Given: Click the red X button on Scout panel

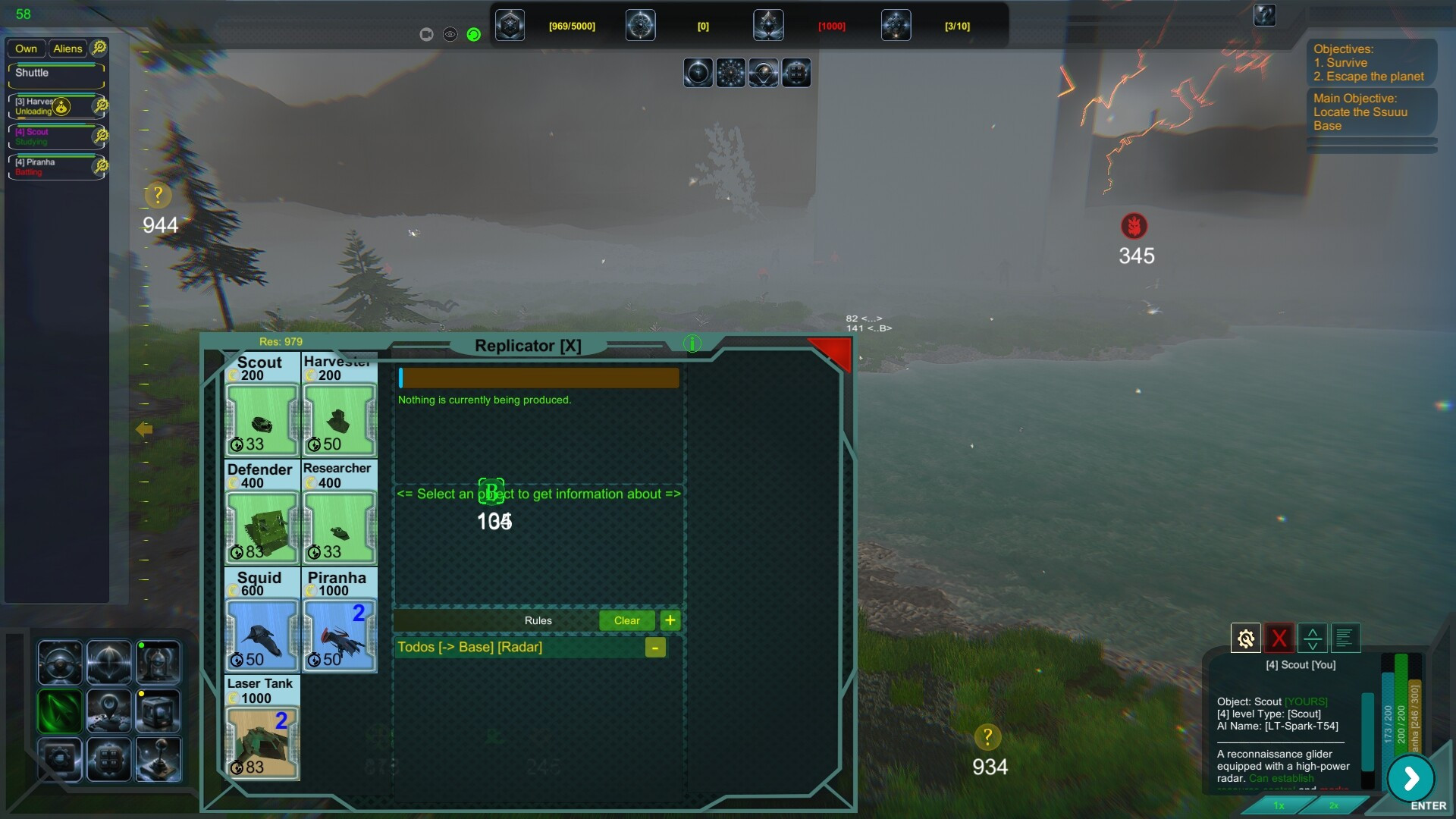Looking at the screenshot, I should [x=1279, y=639].
